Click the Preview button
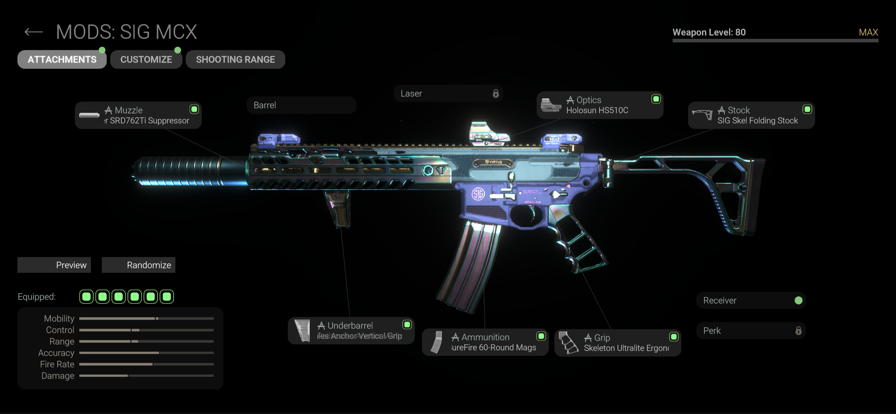This screenshot has height=414, width=896. (54, 265)
